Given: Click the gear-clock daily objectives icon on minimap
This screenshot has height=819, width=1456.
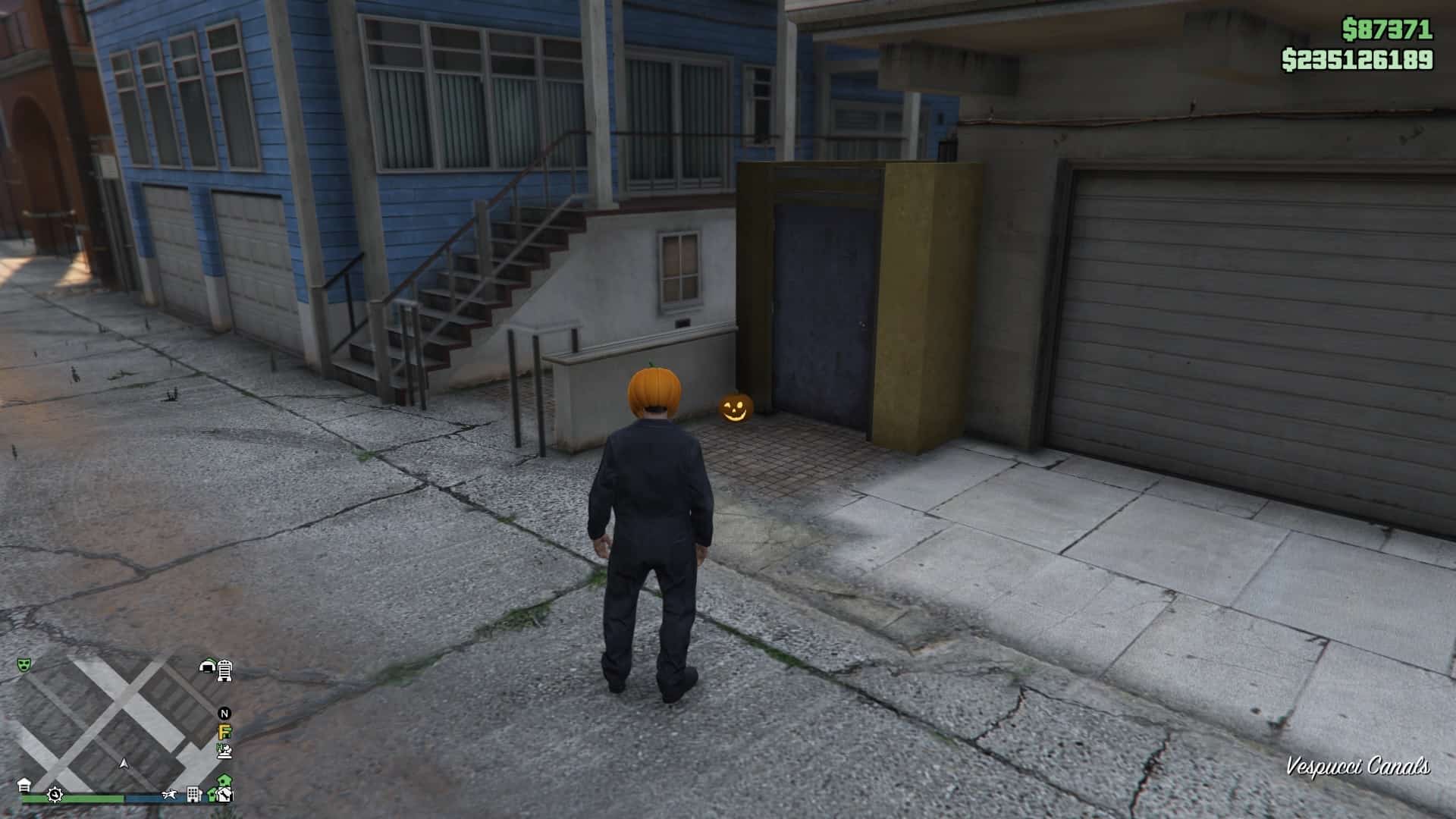Looking at the screenshot, I should (x=55, y=795).
